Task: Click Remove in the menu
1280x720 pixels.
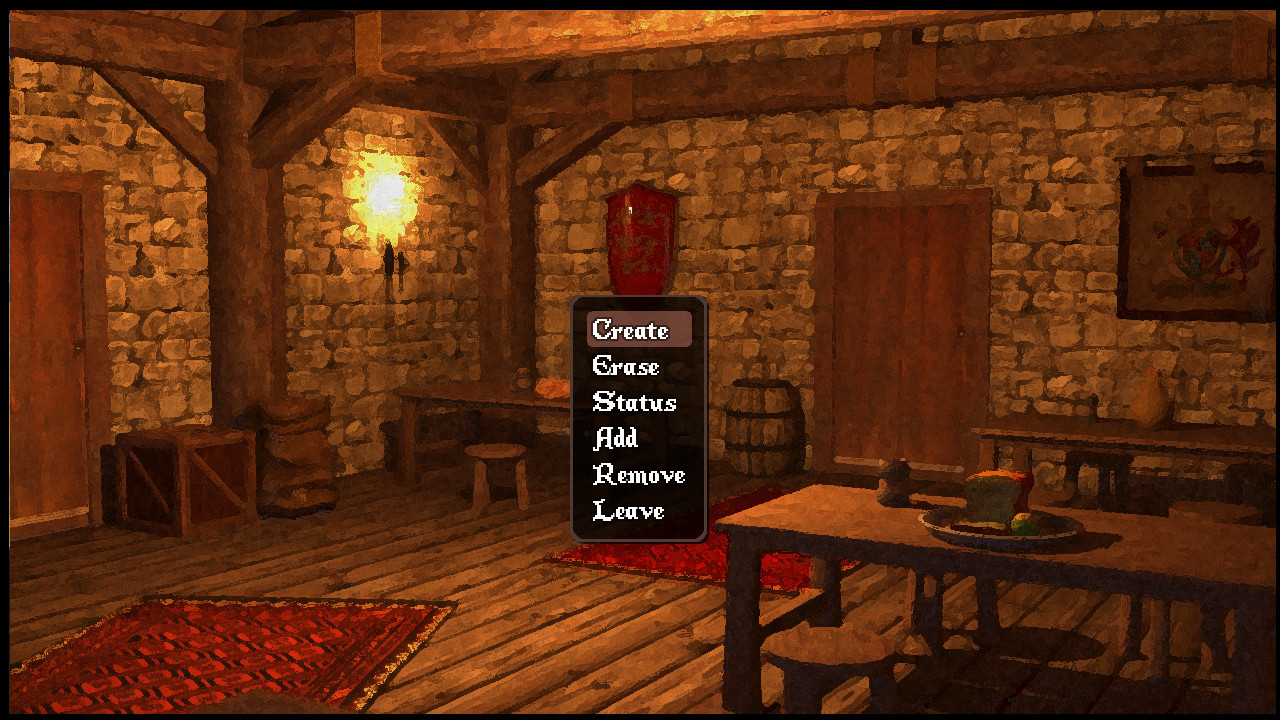Action: point(641,474)
